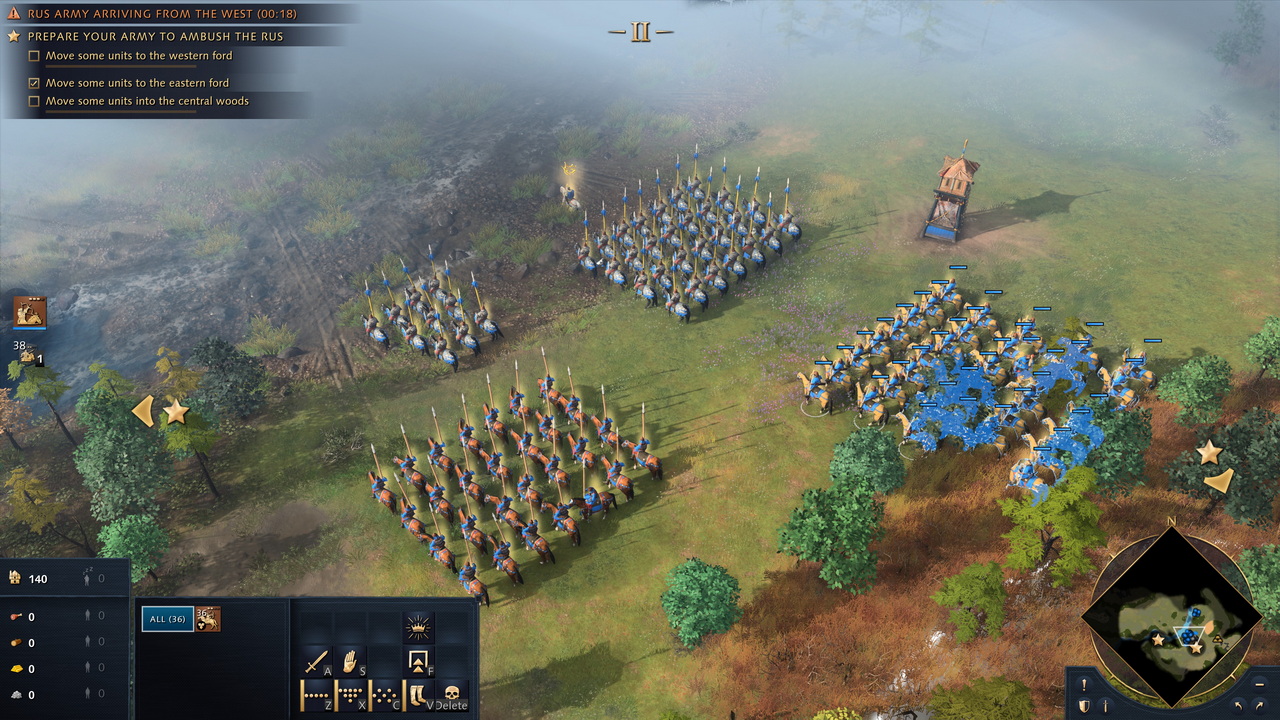Rotate camera left with minimap arrow
The width and height of the screenshot is (1280, 720).
1240,706
